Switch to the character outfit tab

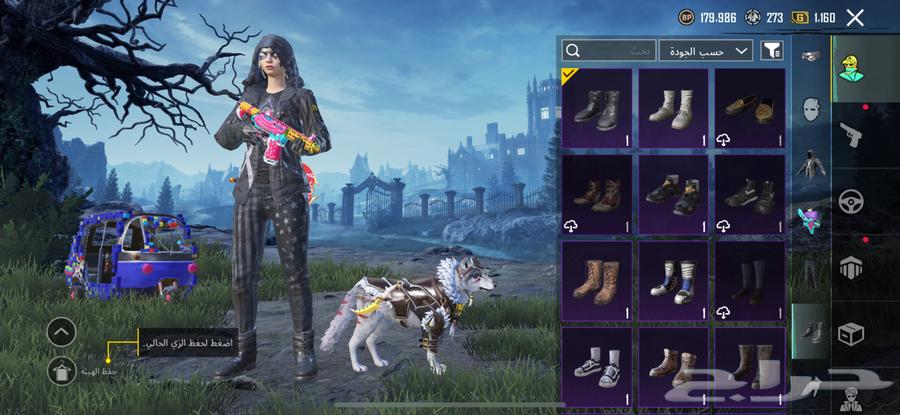851,68
